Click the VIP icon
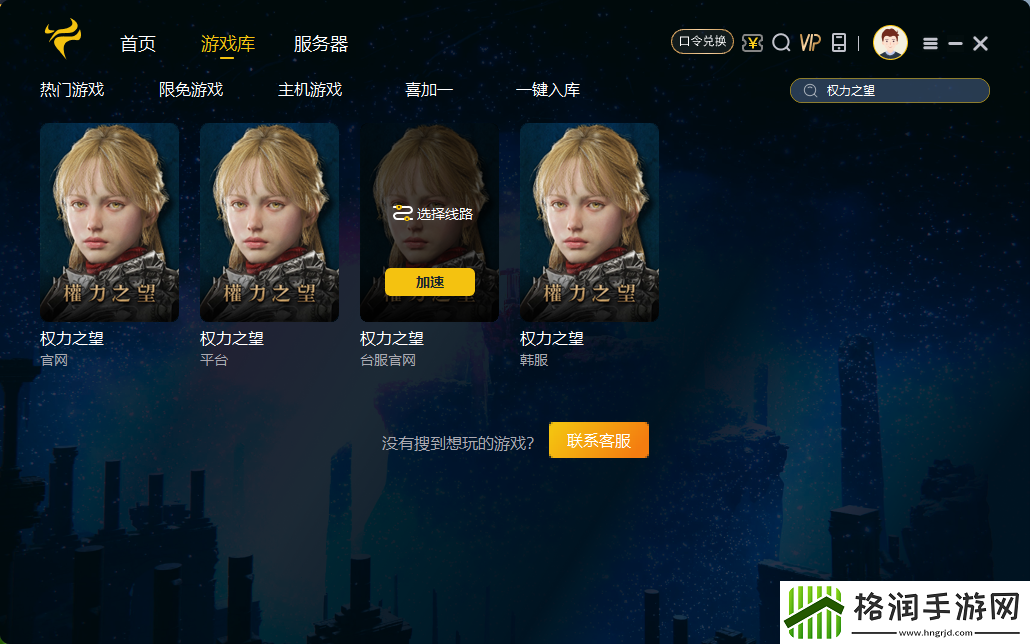 click(810, 43)
